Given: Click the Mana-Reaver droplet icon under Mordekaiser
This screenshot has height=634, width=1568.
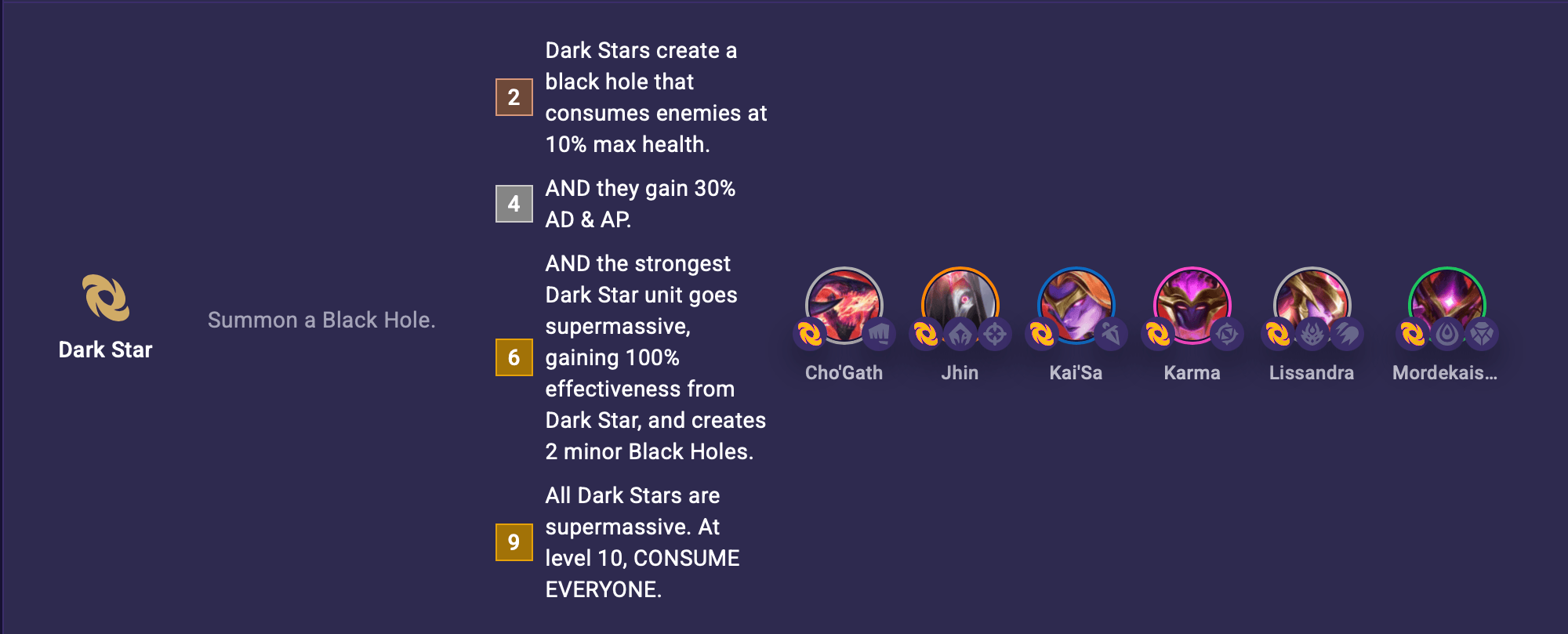Looking at the screenshot, I should 1446,333.
